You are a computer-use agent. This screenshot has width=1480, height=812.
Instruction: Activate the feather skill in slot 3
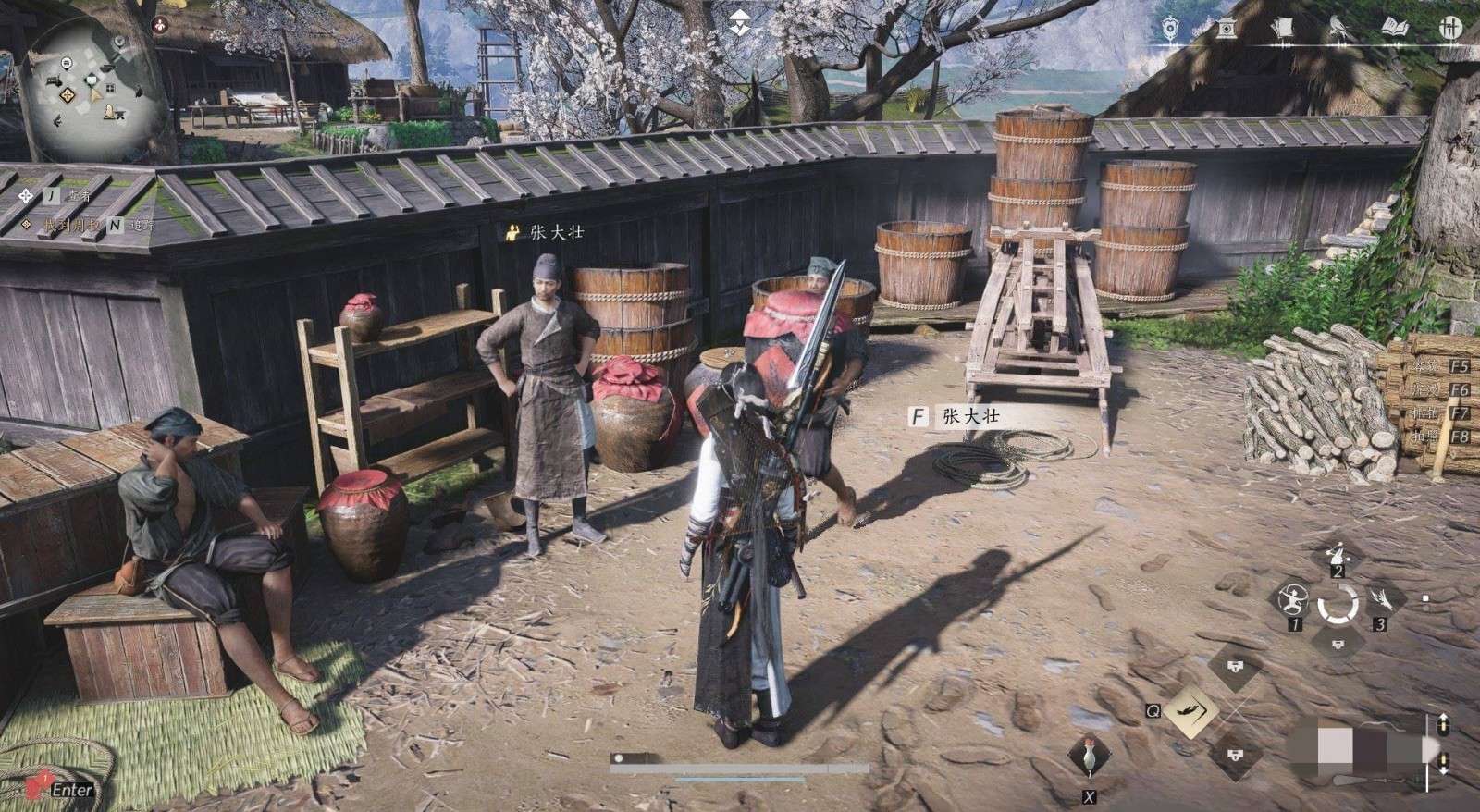[x=1382, y=600]
